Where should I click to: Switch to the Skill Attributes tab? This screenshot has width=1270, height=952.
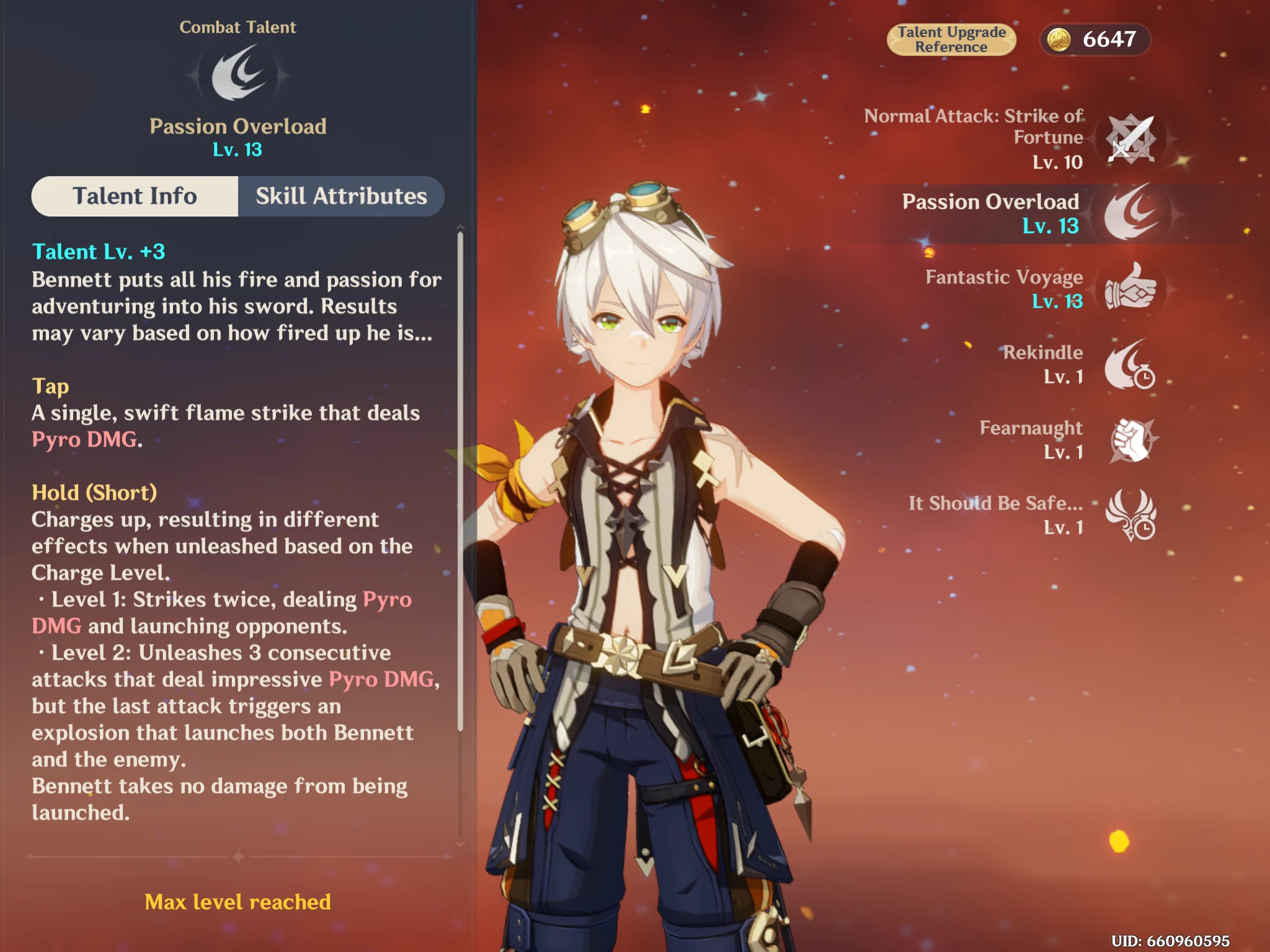pyautogui.click(x=340, y=196)
